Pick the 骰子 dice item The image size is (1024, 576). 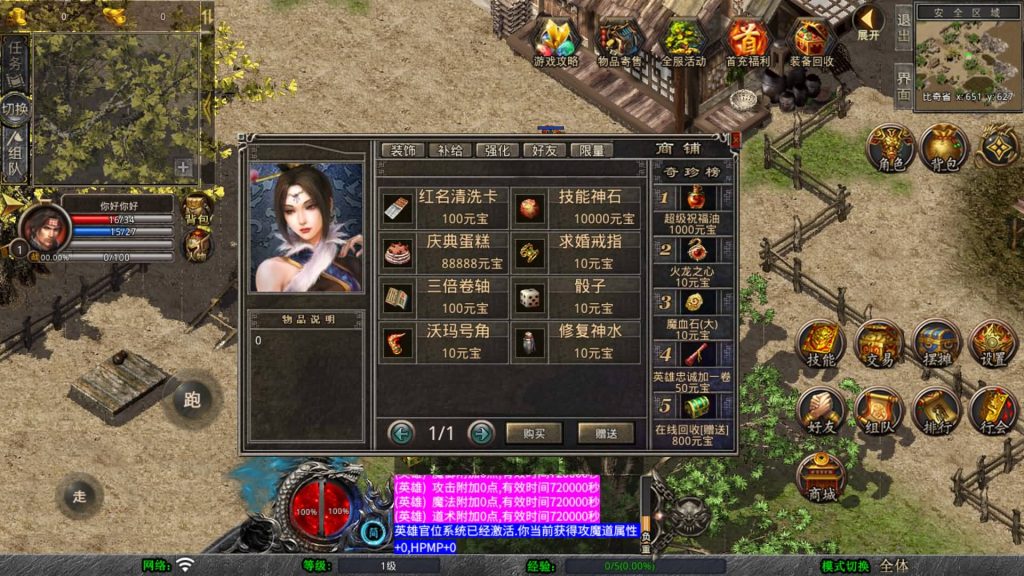[x=577, y=298]
